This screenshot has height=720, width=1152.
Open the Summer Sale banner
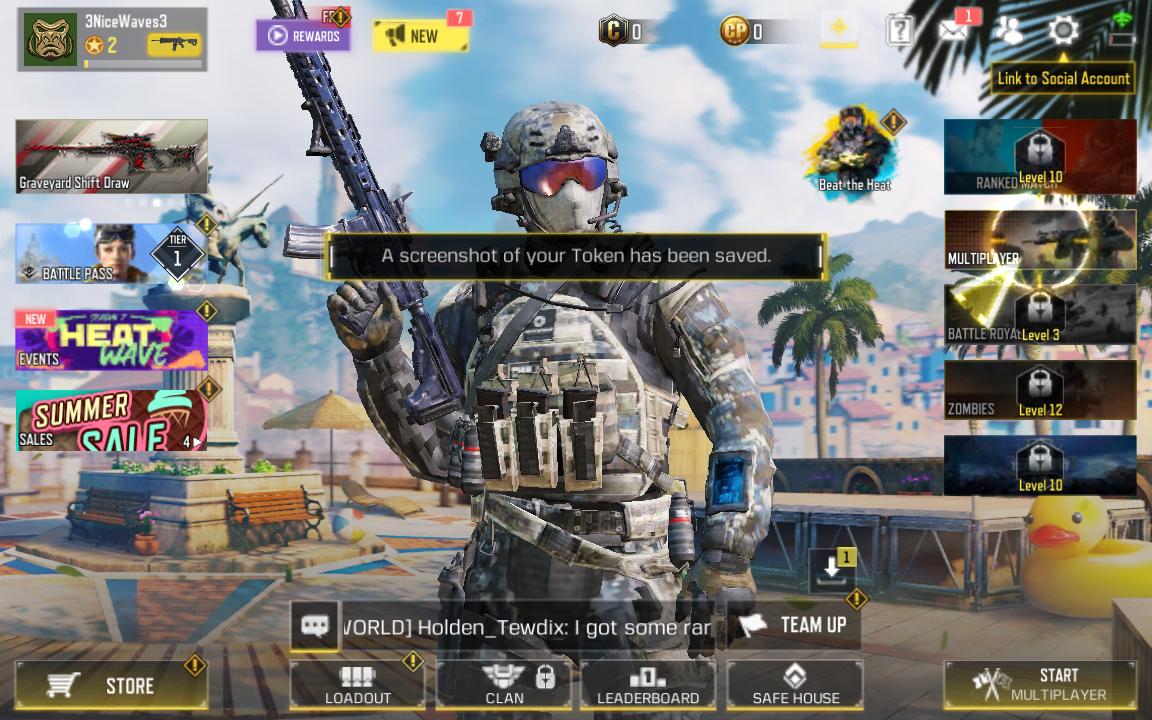pos(111,420)
